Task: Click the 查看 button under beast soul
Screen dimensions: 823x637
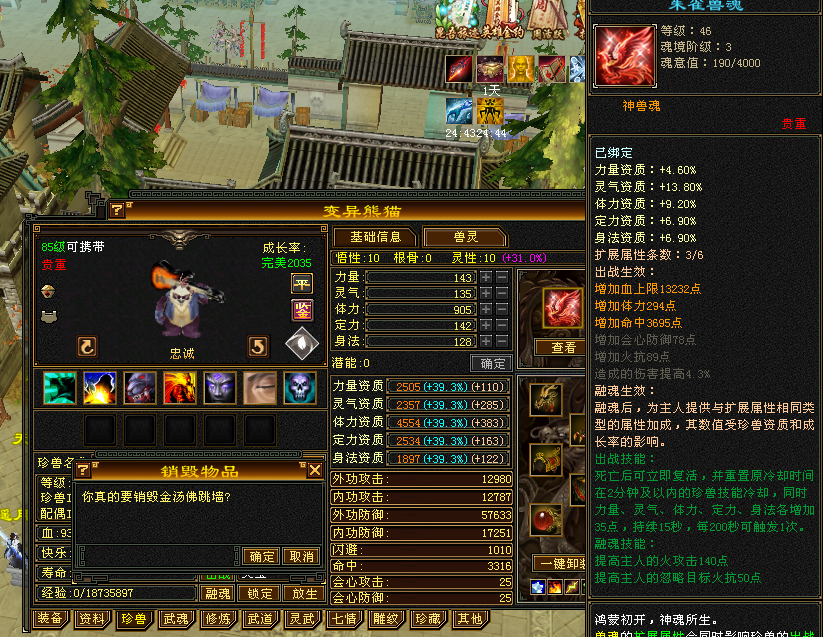Action: 564,347
